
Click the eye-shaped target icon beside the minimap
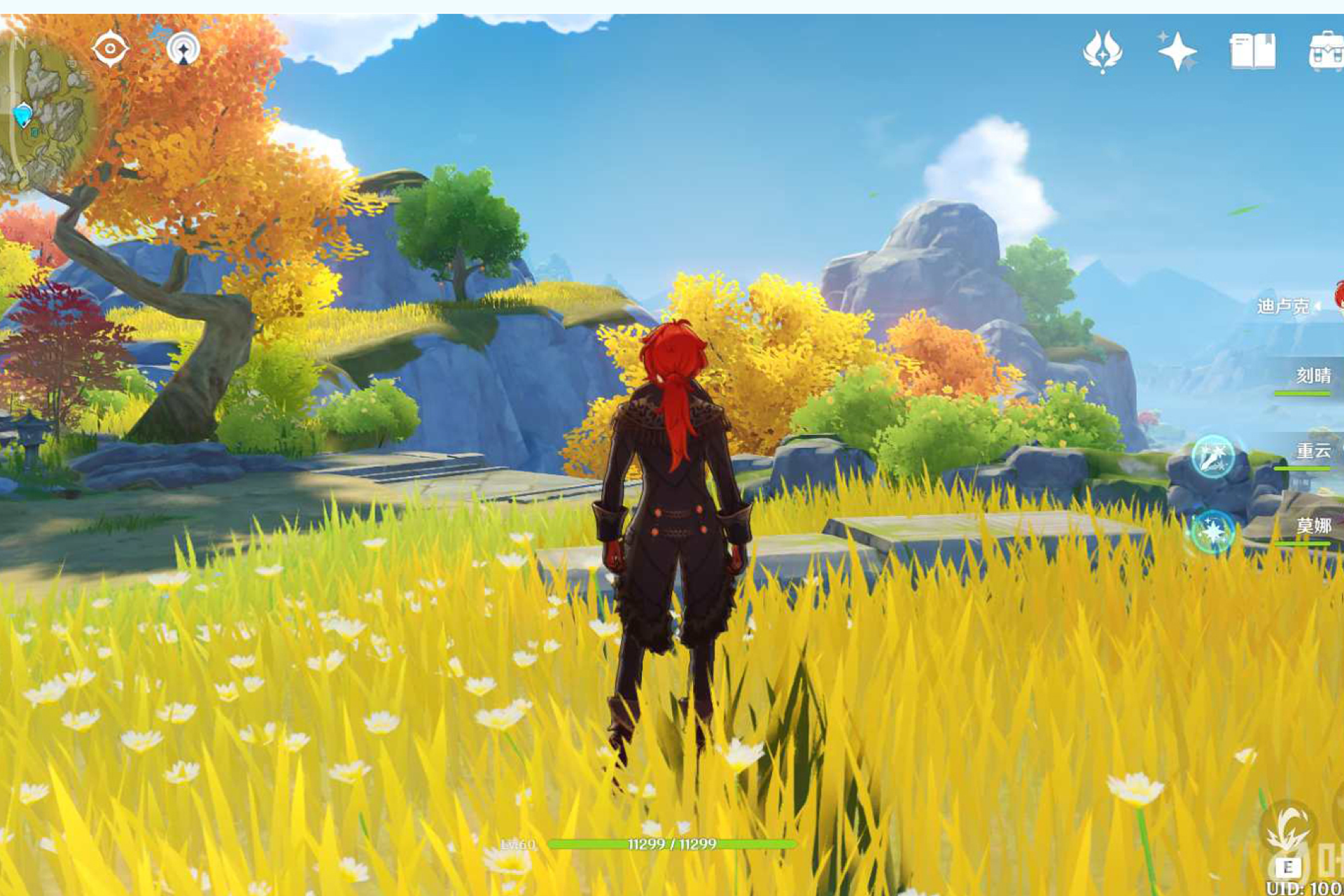[110, 49]
